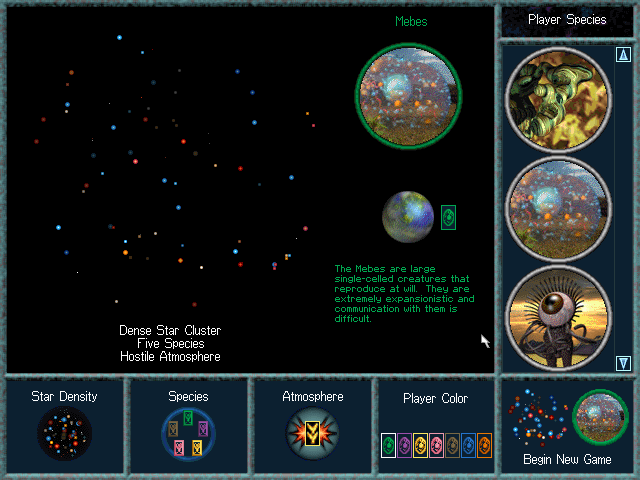Pick the orange player color
Image resolution: width=640 pixels, height=480 pixels.
(484, 445)
